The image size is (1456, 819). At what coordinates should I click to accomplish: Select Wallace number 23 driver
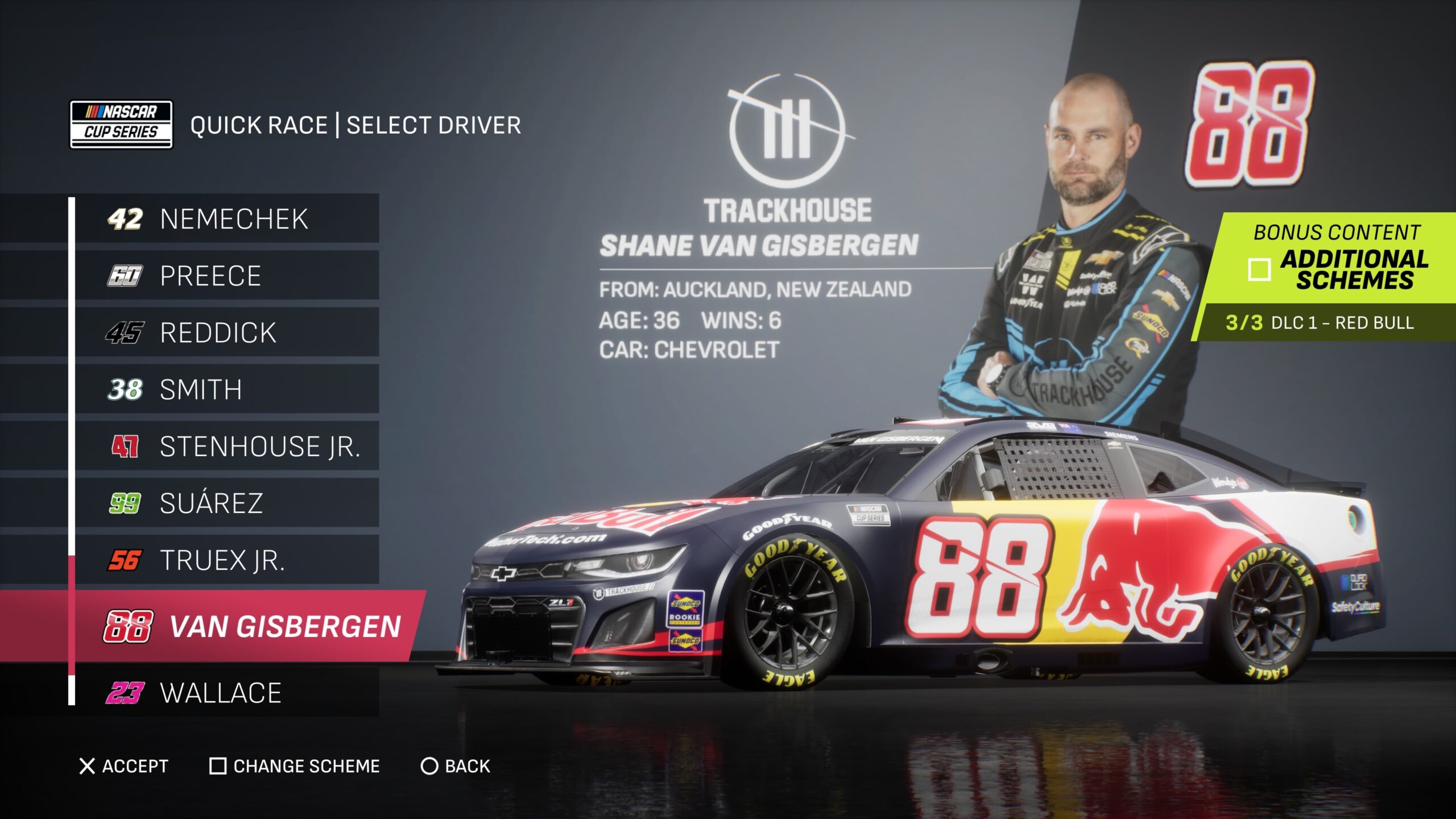tap(227, 693)
